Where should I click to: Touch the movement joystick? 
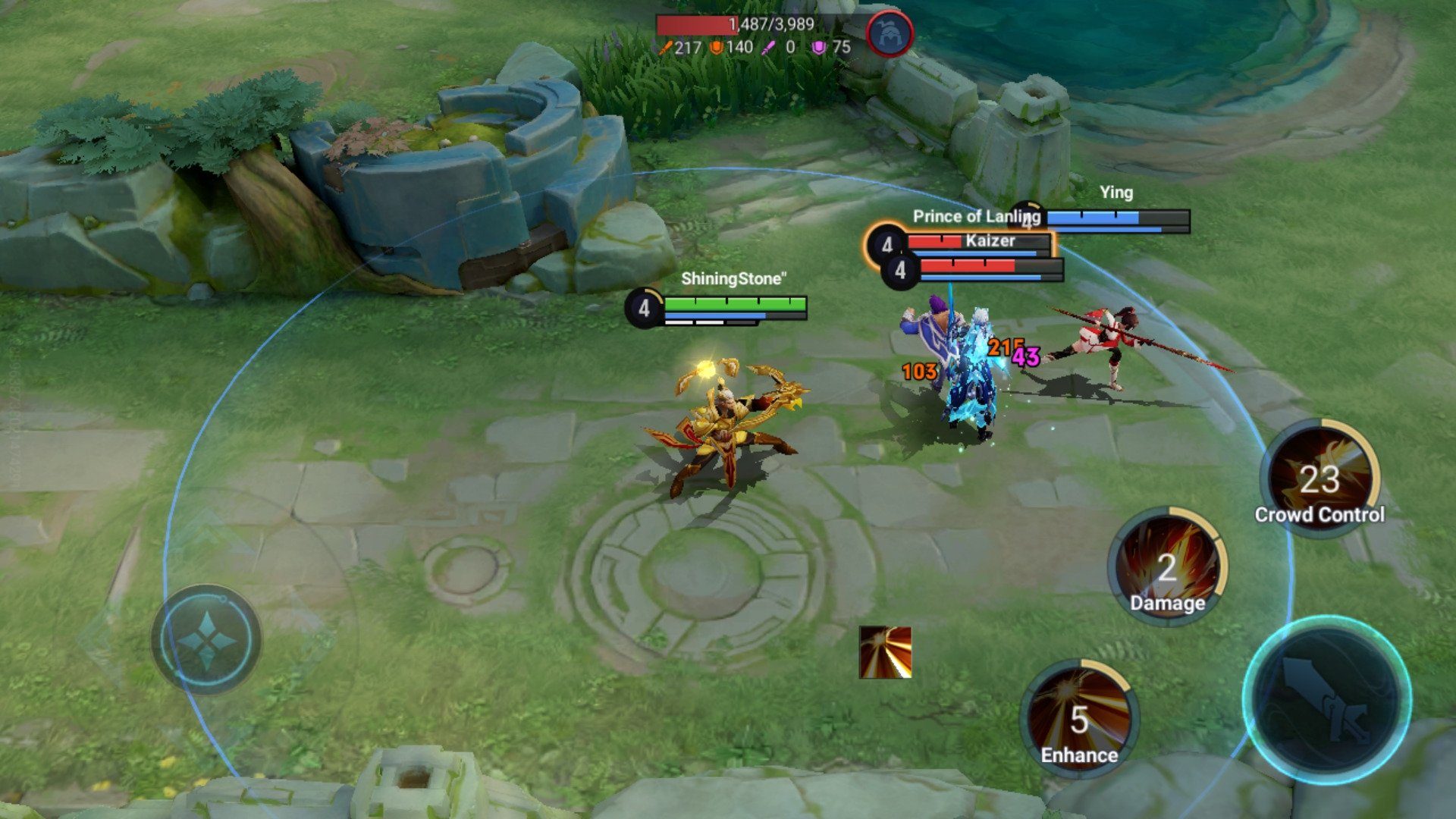click(x=206, y=639)
